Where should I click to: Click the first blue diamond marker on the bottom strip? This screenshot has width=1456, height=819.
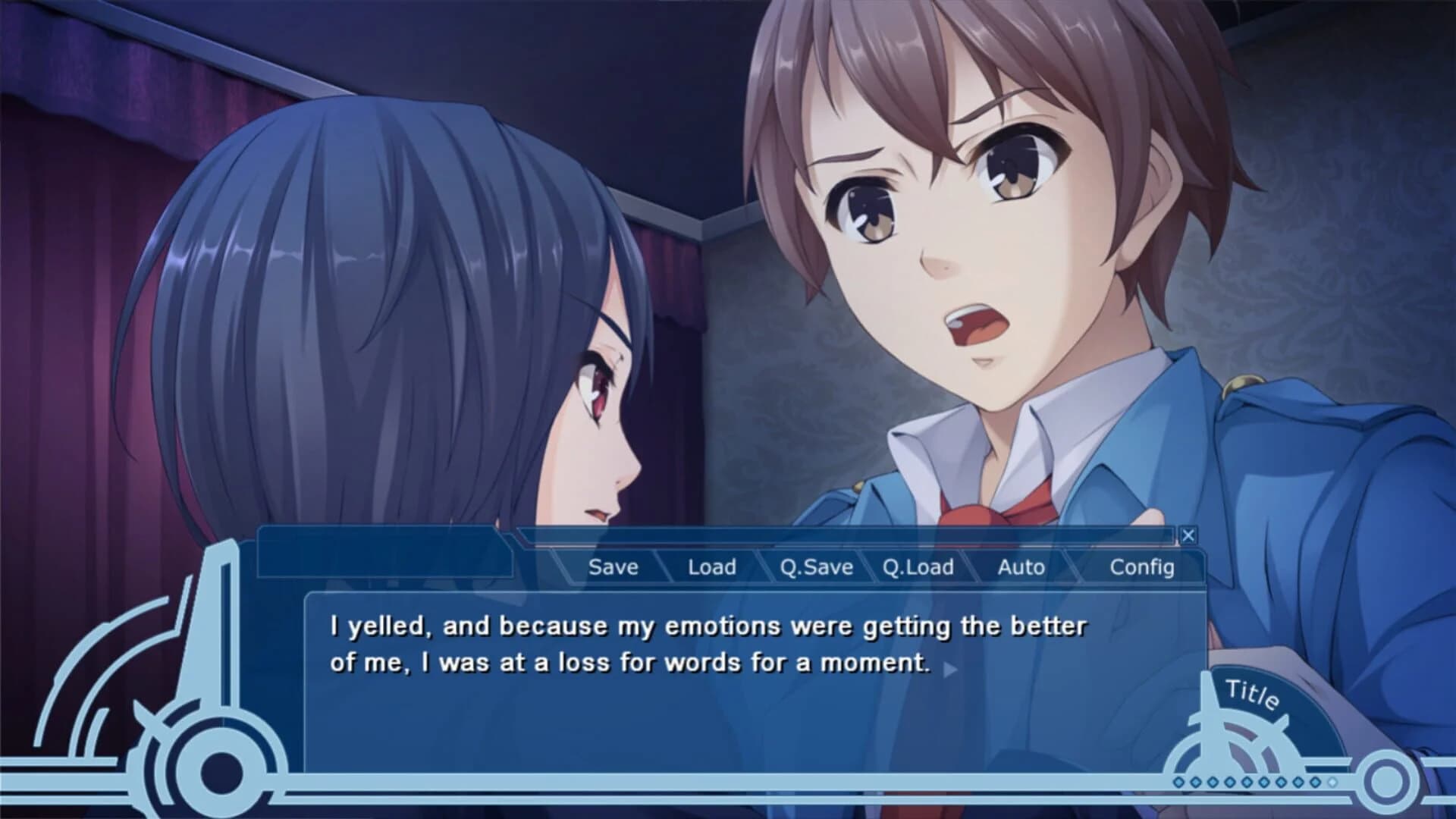point(1180,783)
